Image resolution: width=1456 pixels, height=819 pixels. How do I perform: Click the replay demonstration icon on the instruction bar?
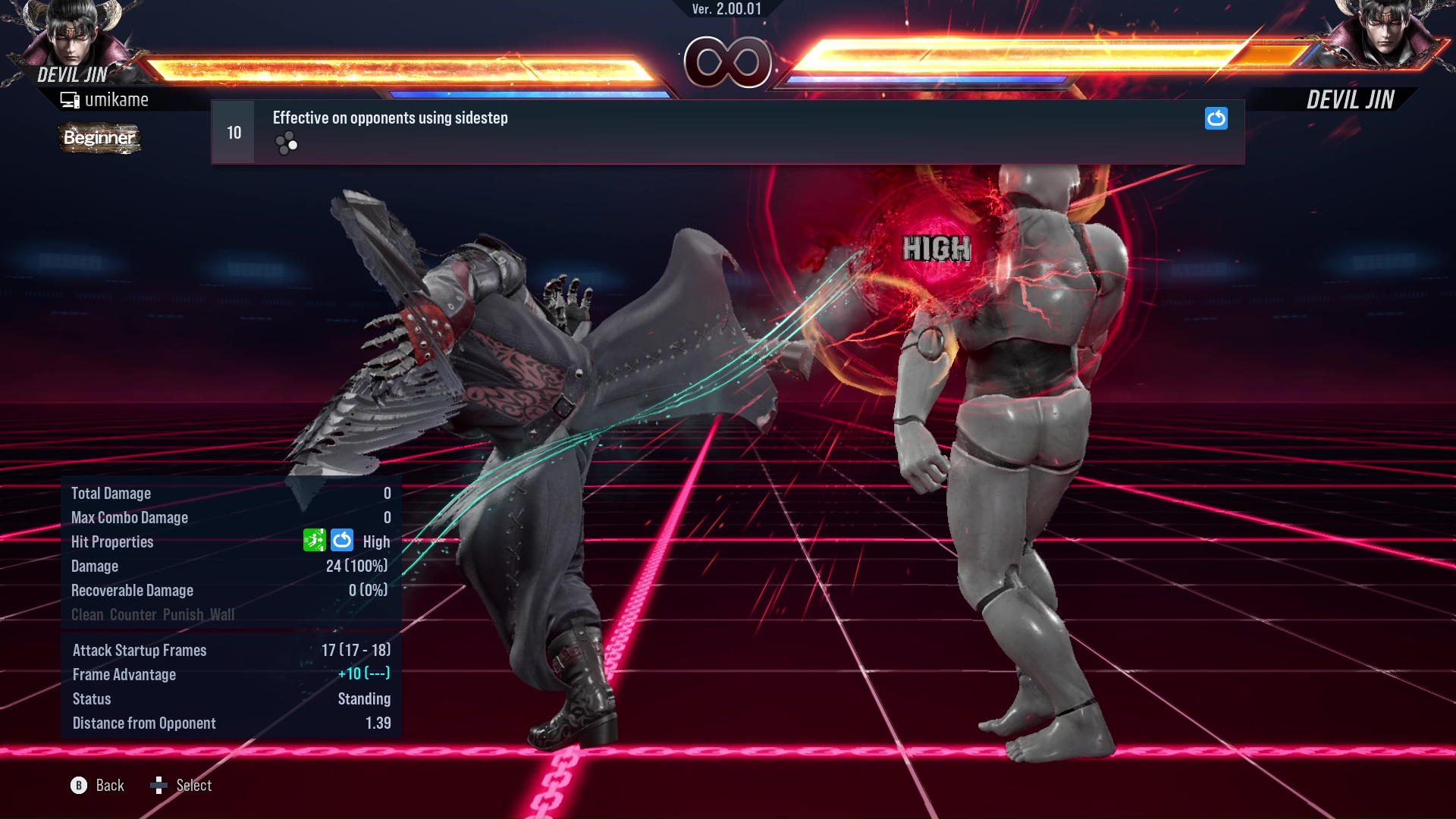coord(1216,119)
